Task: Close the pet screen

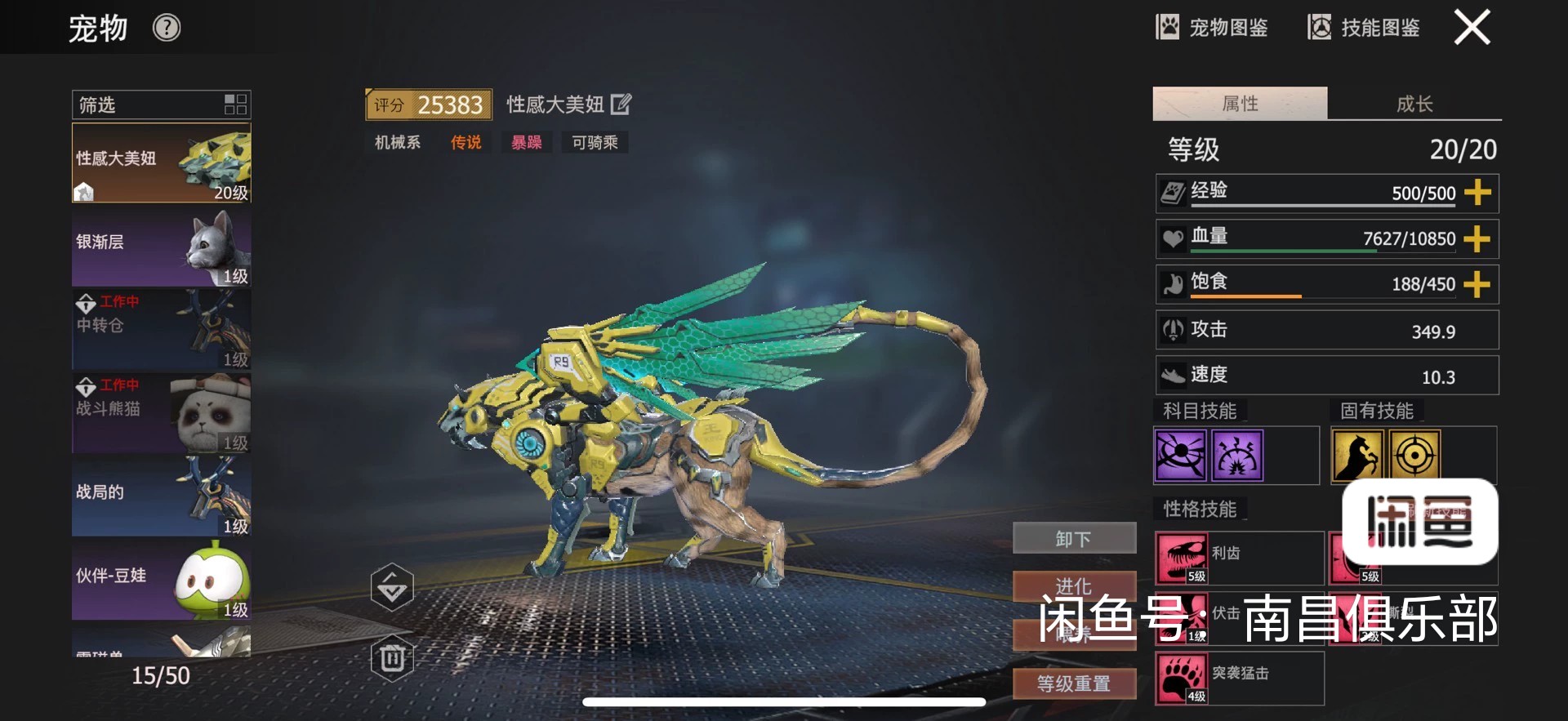Action: pyautogui.click(x=1472, y=28)
